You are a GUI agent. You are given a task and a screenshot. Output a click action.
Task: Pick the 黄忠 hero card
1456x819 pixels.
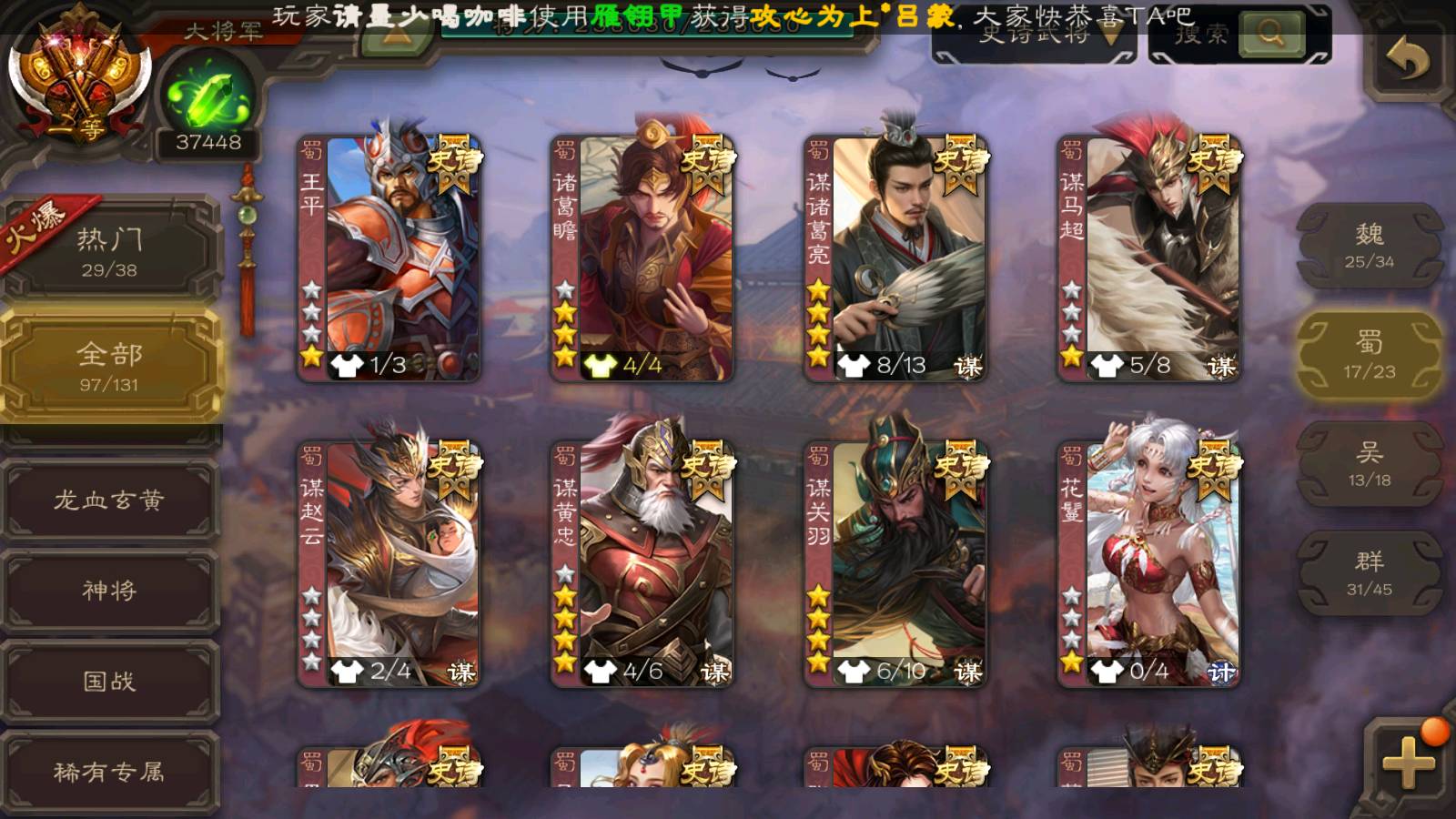(x=642, y=564)
